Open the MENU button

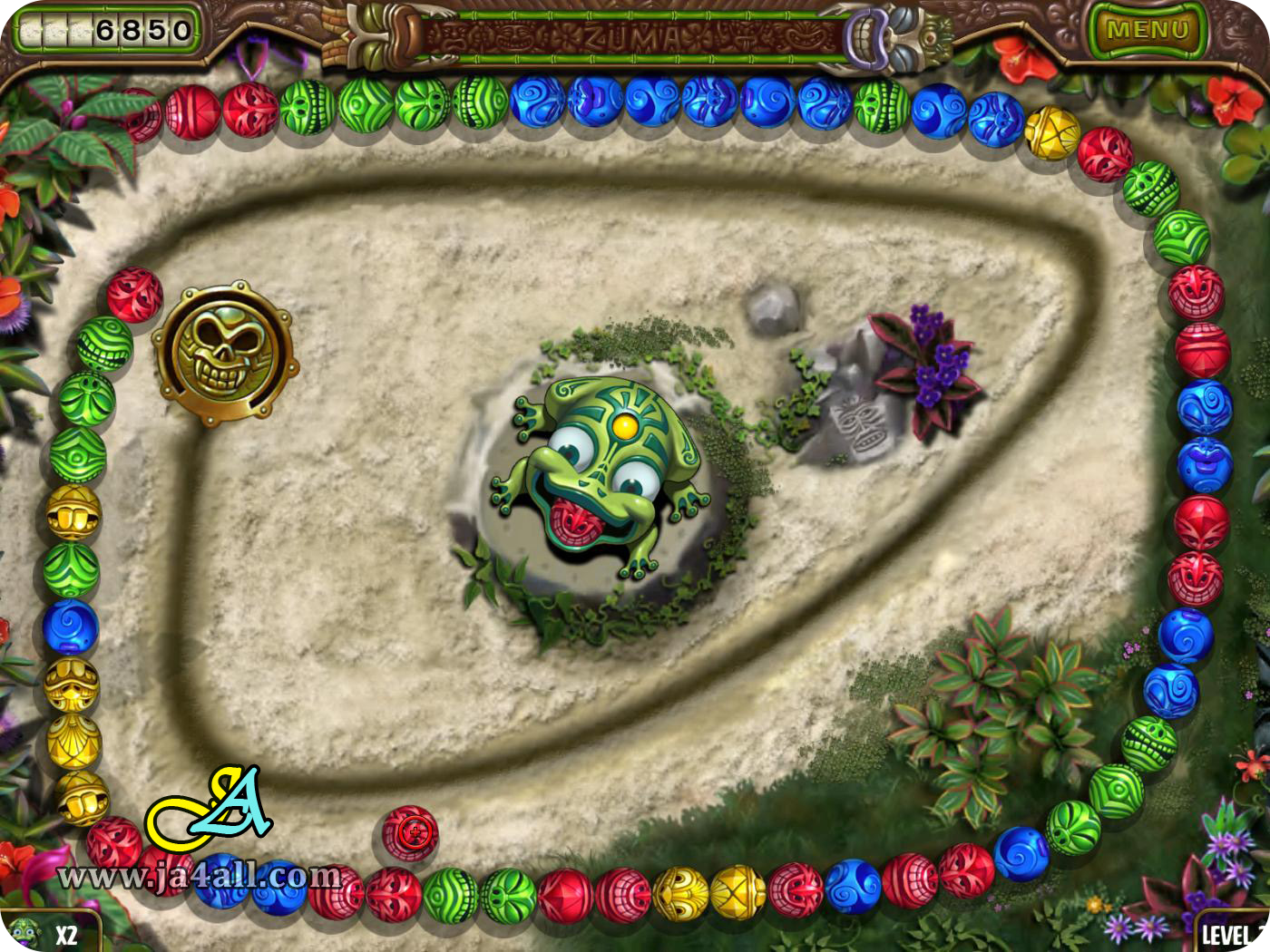tap(1150, 27)
